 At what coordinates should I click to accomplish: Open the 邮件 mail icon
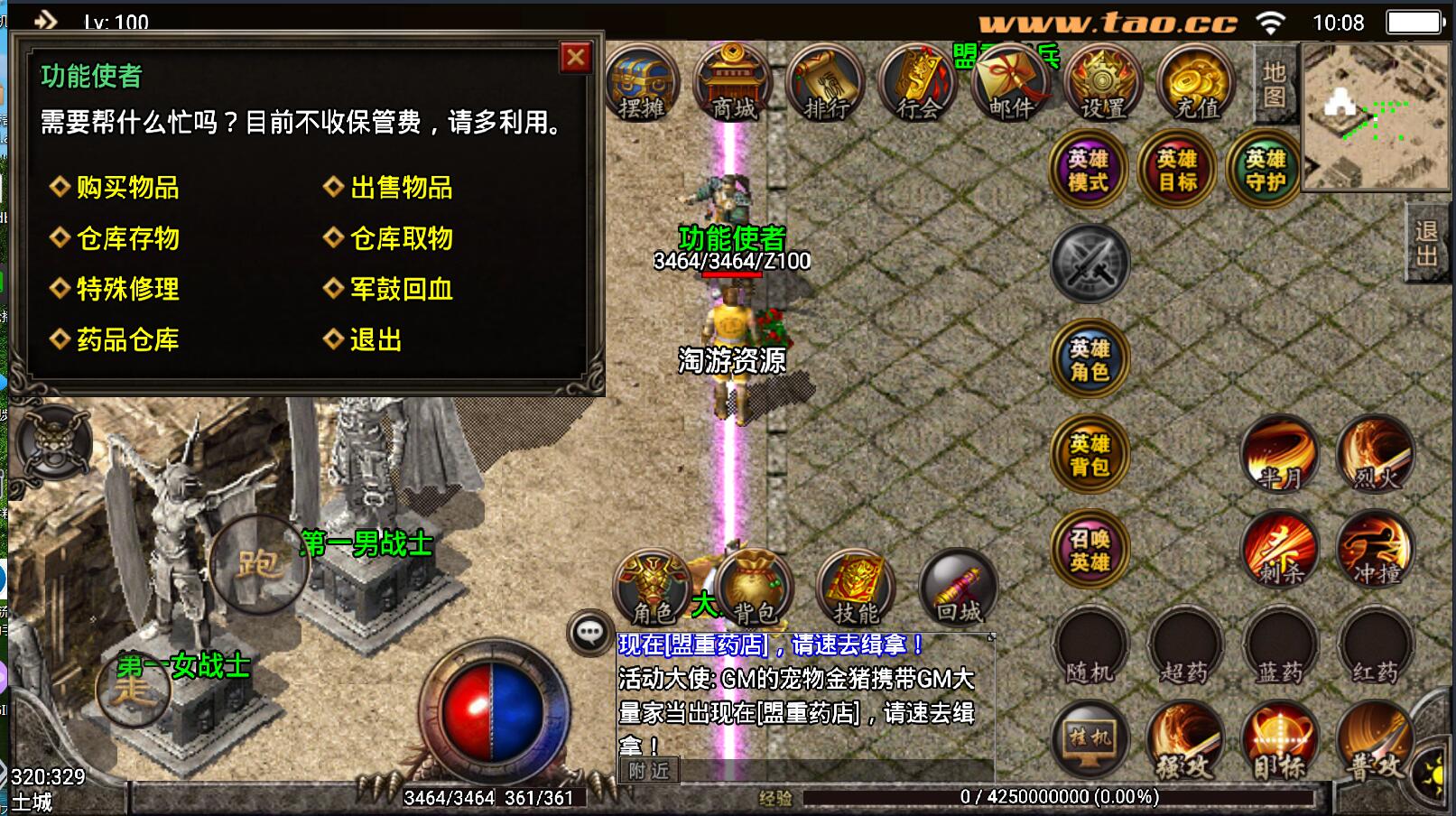(1011, 83)
